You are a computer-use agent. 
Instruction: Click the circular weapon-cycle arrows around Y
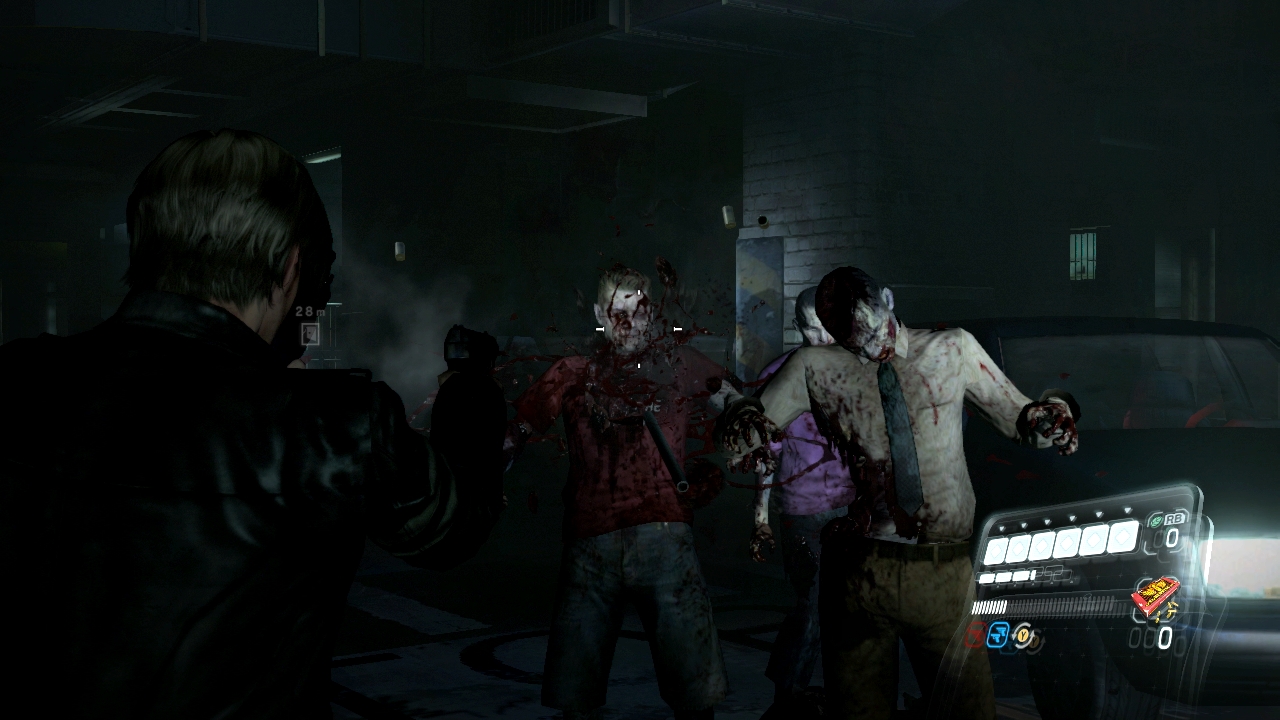coord(1024,634)
